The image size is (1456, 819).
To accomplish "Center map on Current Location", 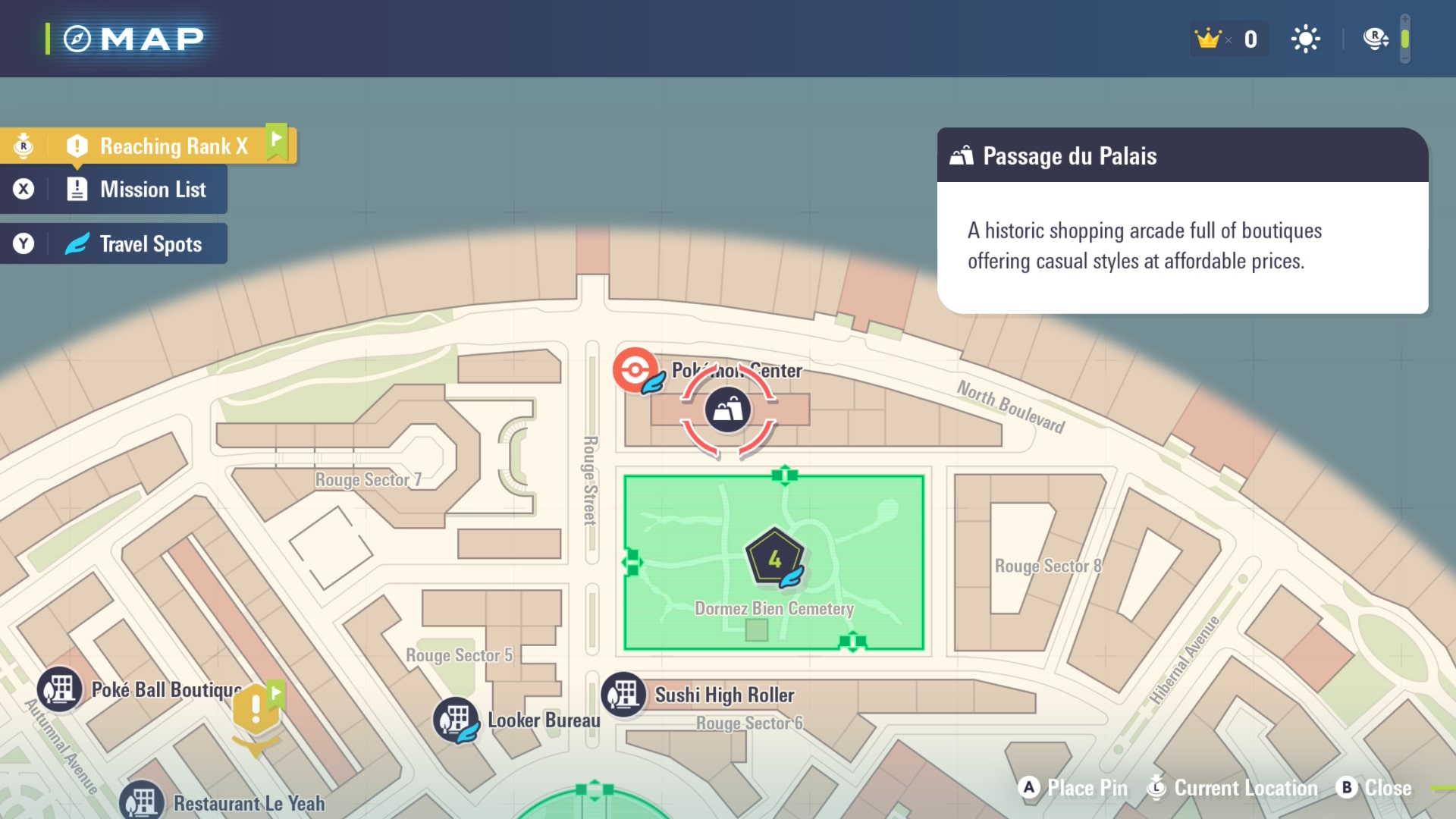I will [x=1234, y=788].
